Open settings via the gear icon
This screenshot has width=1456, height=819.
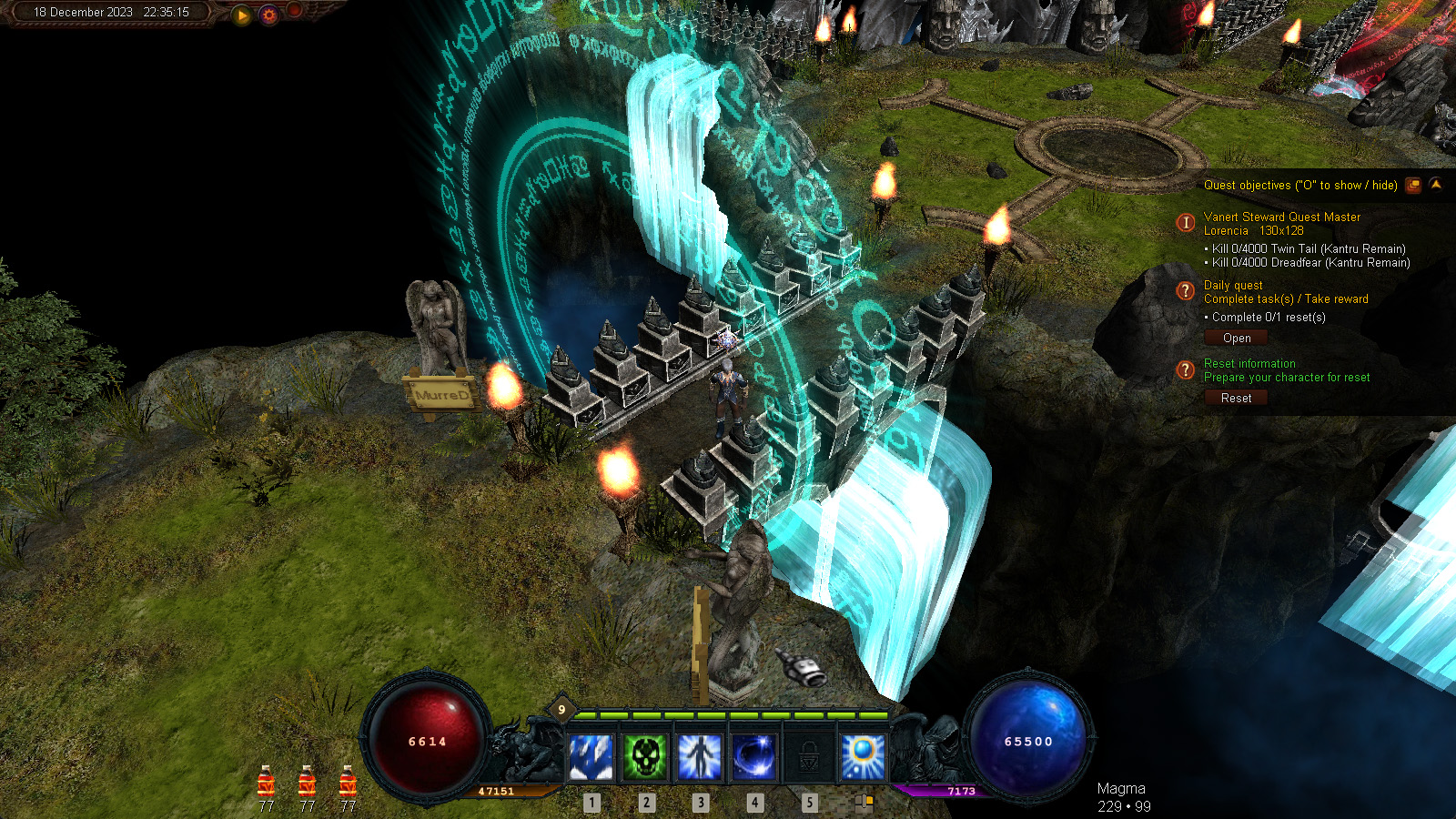click(x=268, y=15)
